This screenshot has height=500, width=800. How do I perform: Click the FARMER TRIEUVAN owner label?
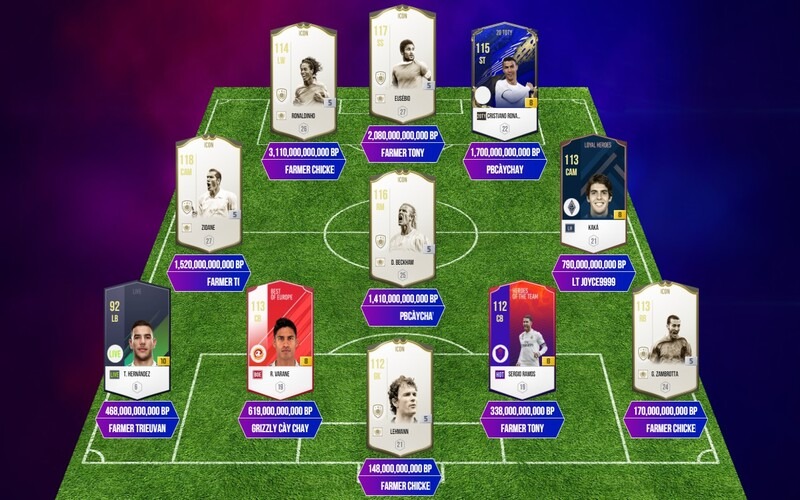[x=137, y=428]
